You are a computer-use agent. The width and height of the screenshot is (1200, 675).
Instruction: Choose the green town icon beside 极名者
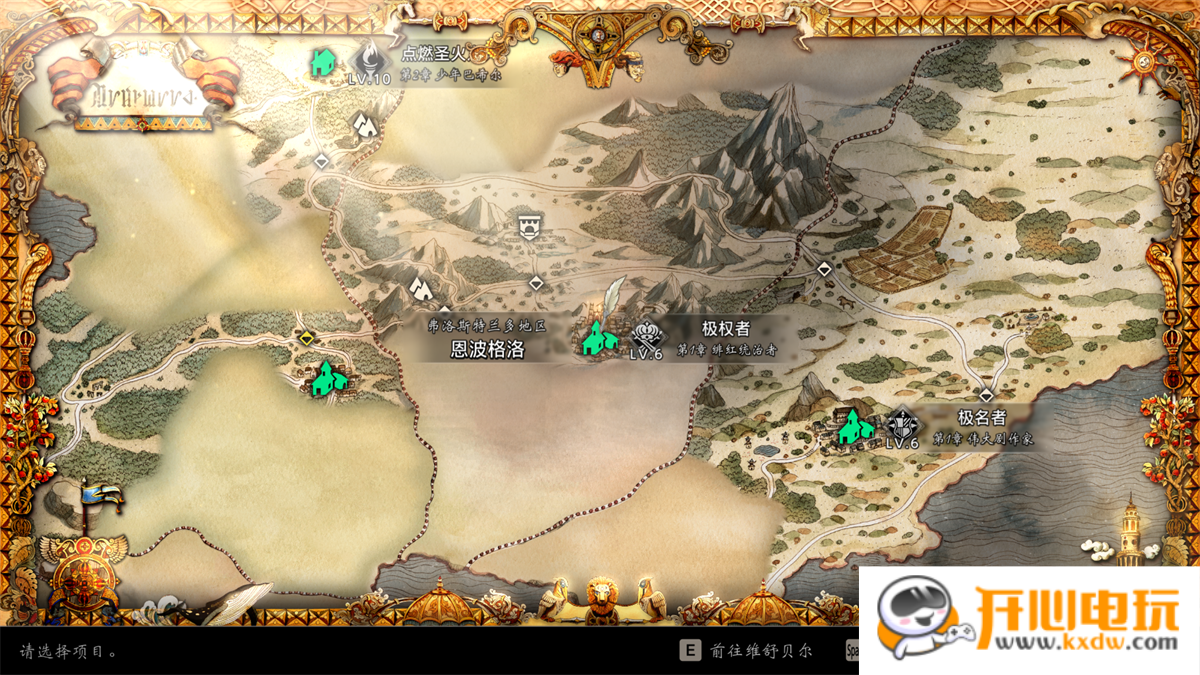[x=852, y=427]
